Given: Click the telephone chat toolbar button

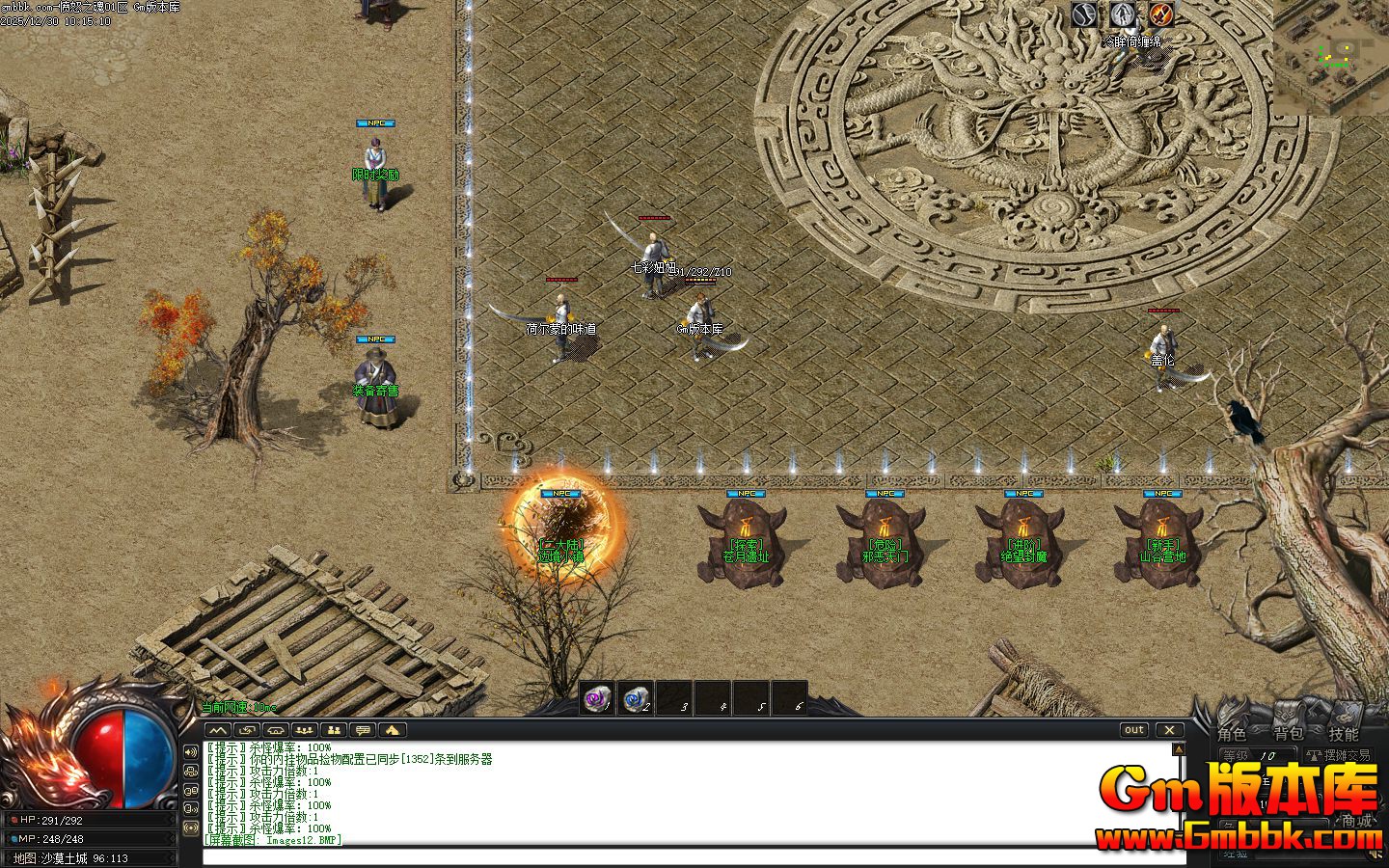Looking at the screenshot, I should (x=276, y=730).
